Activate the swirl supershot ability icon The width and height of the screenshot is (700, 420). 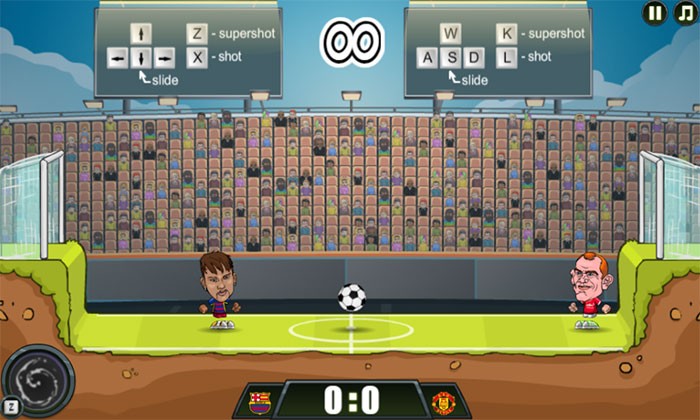(x=38, y=381)
